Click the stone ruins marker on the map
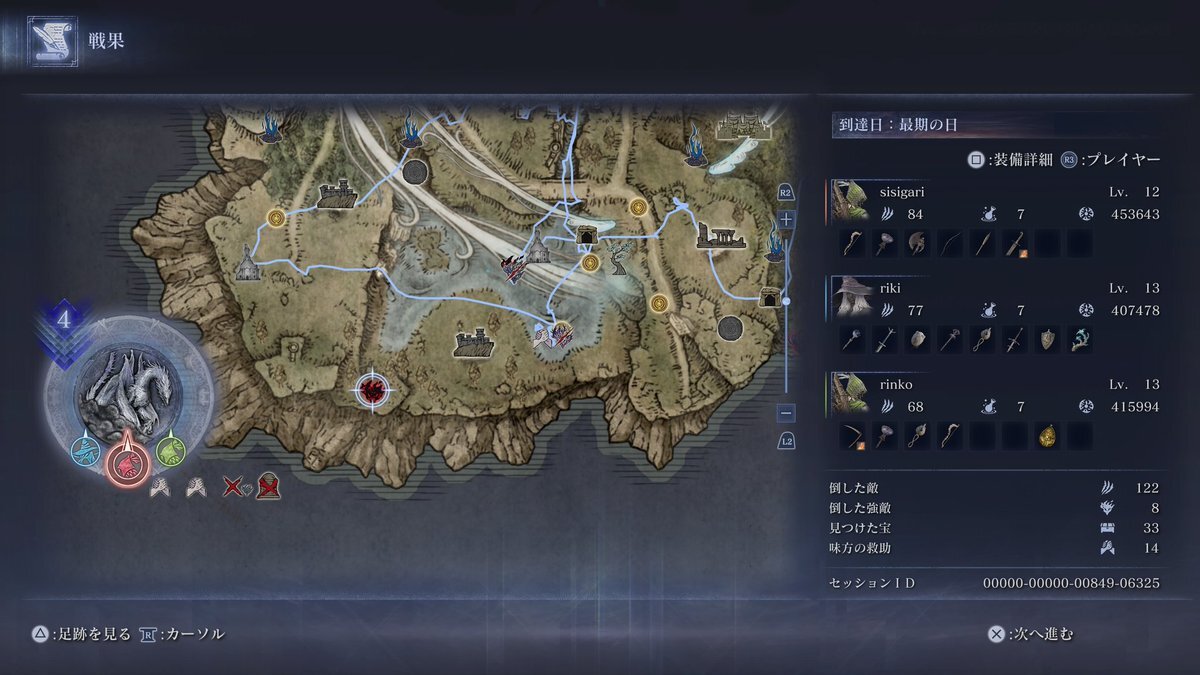 pos(723,236)
